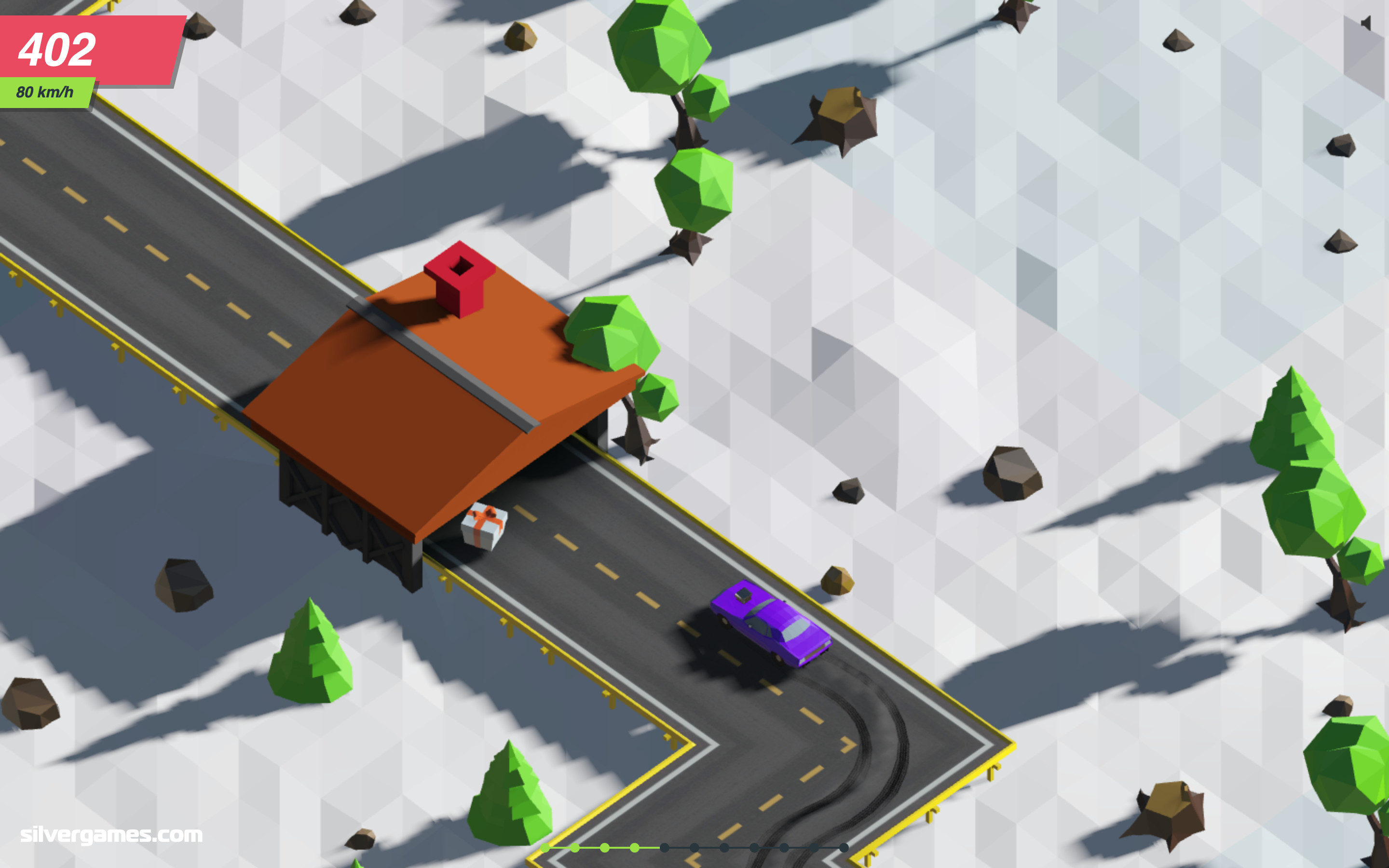Open the silvergames.com watermark link
Screen dimensions: 1389x868
(111, 834)
